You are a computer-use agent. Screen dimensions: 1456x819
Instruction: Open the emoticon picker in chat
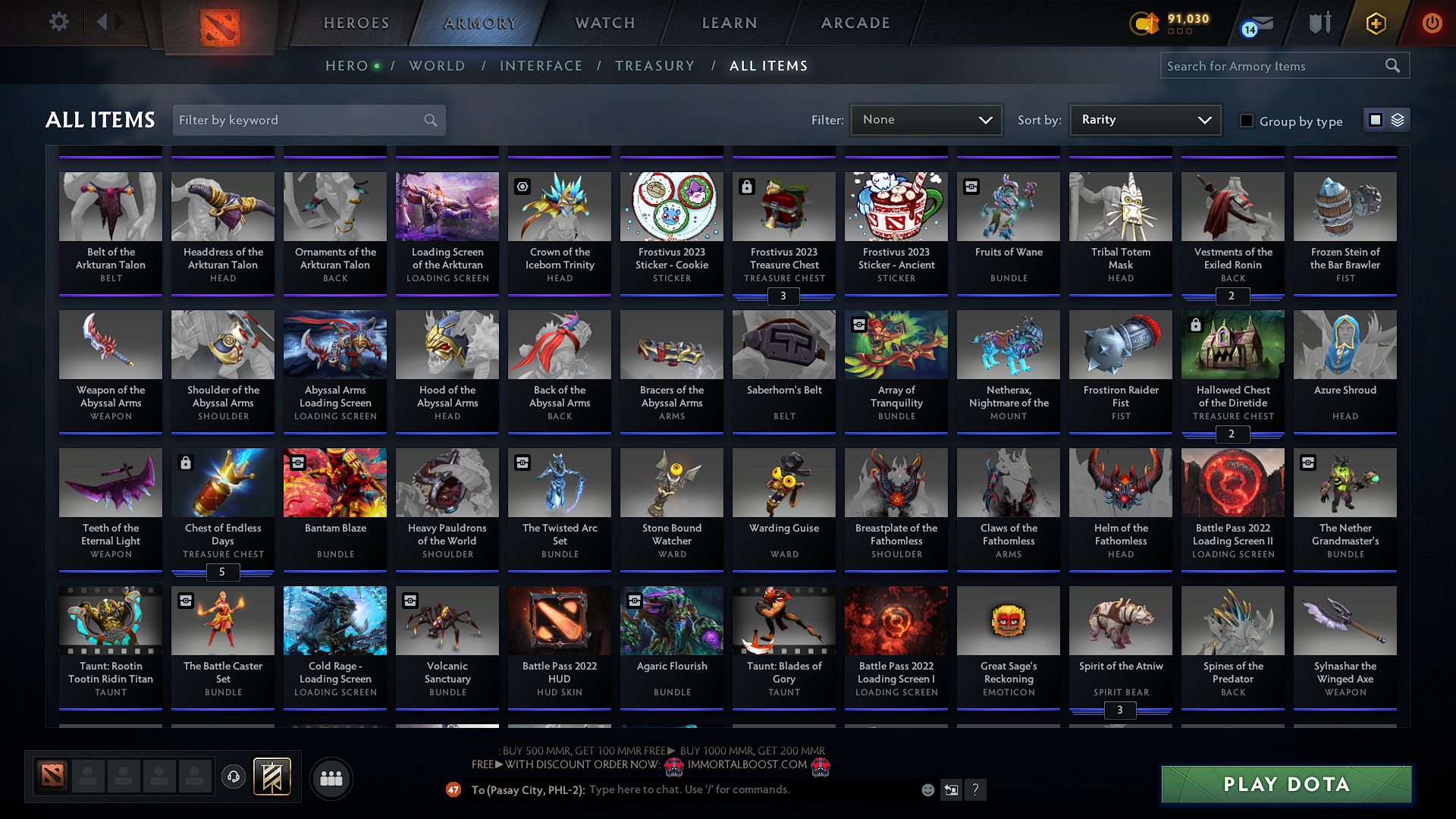click(927, 789)
